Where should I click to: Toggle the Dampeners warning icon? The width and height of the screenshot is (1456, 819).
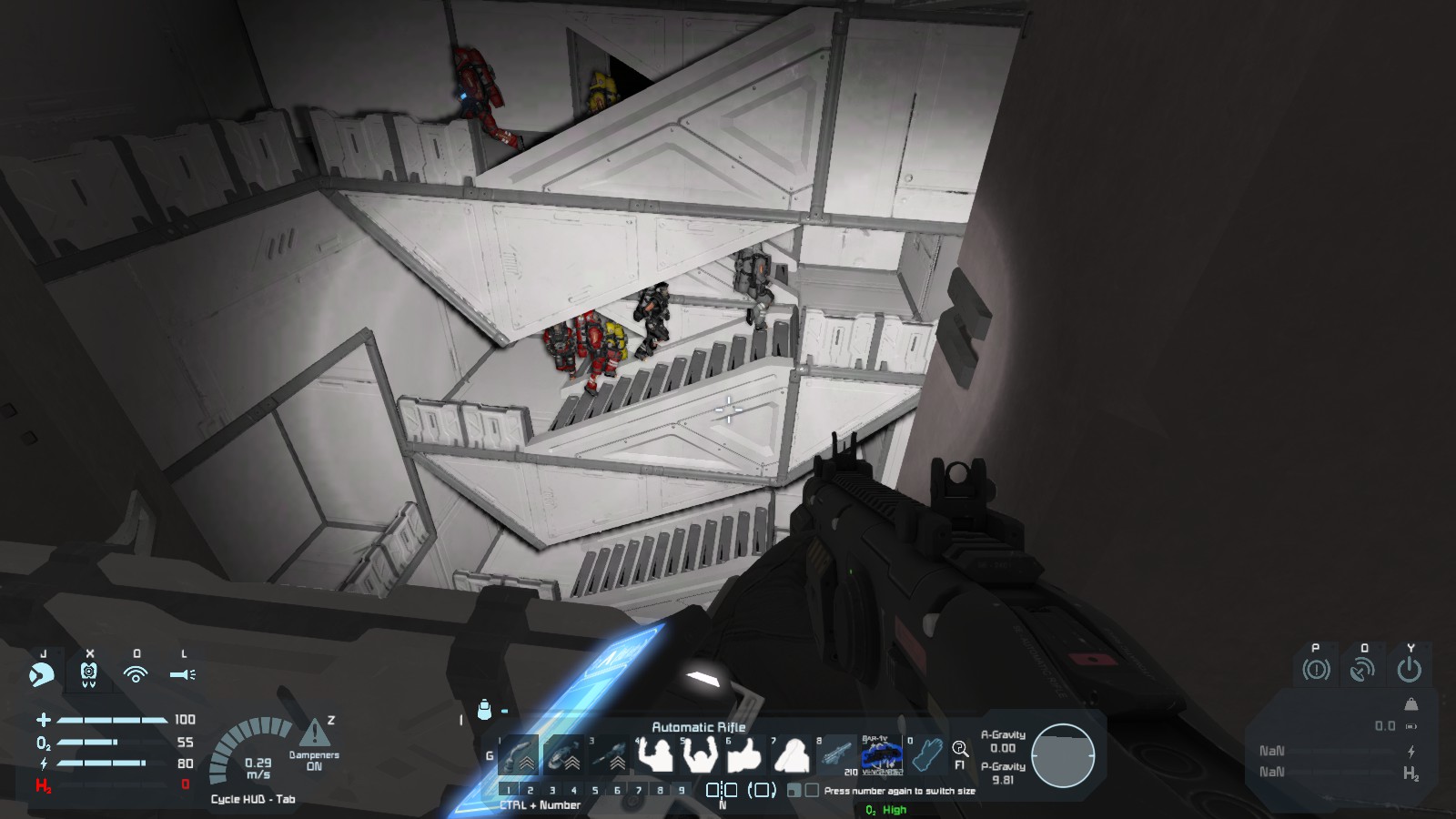coord(315,733)
